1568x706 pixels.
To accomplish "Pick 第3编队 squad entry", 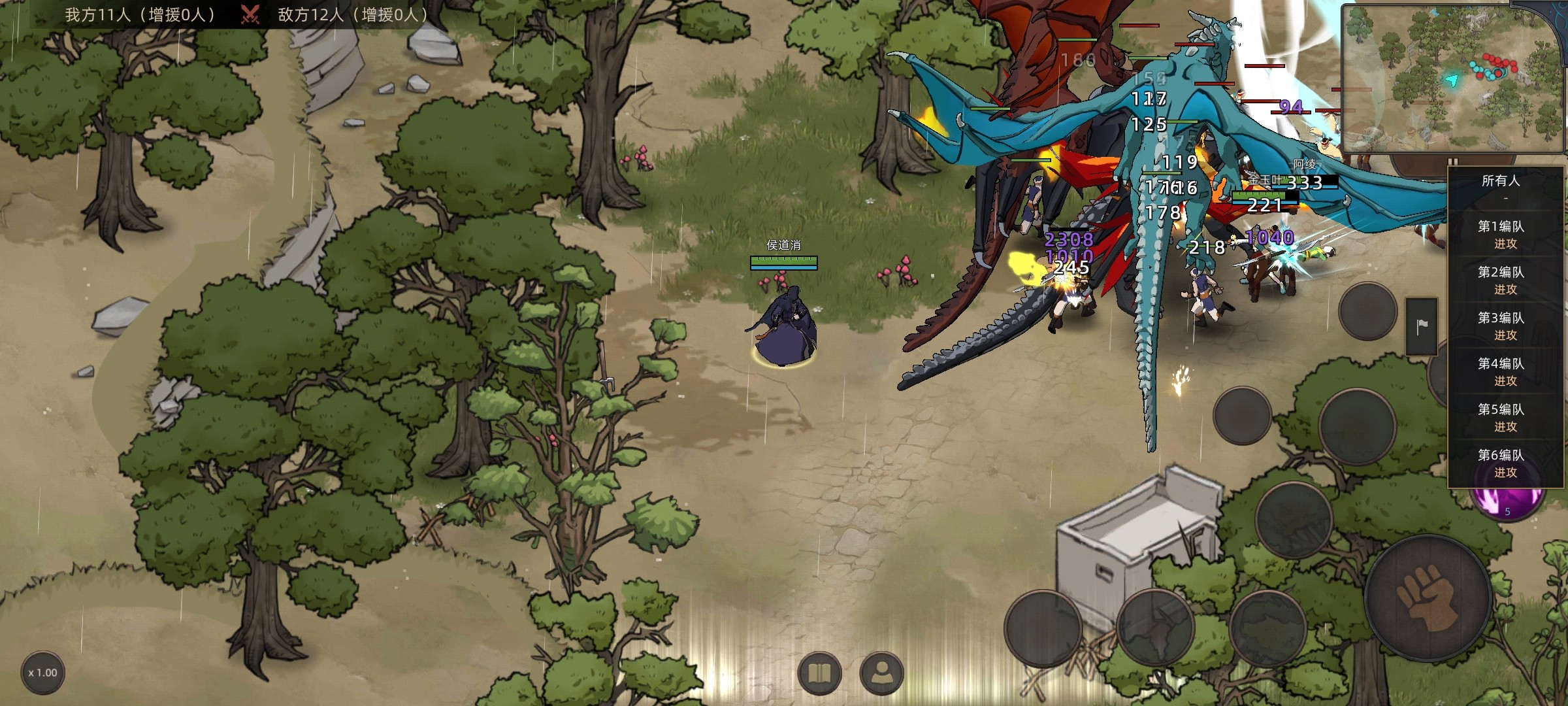I will click(1501, 326).
